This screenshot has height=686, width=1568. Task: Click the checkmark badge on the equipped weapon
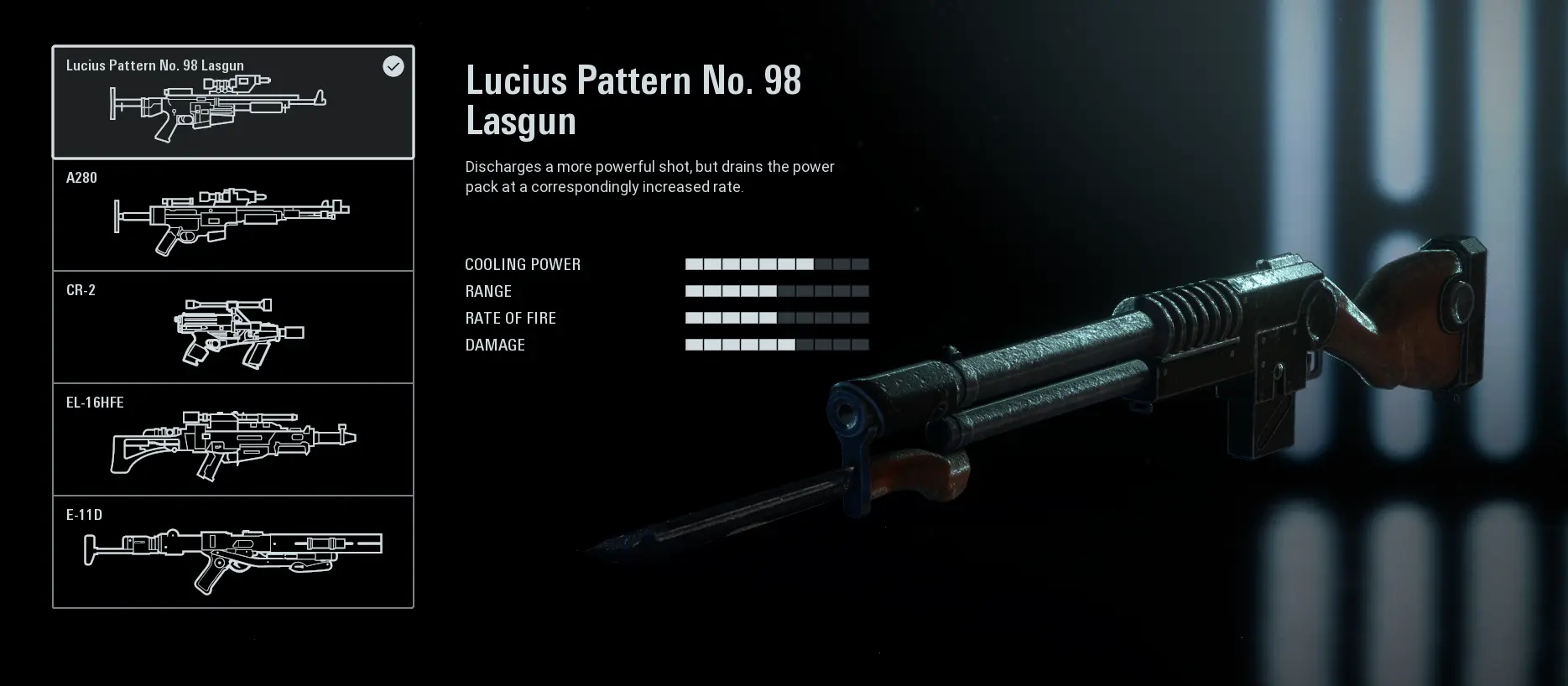tap(394, 66)
